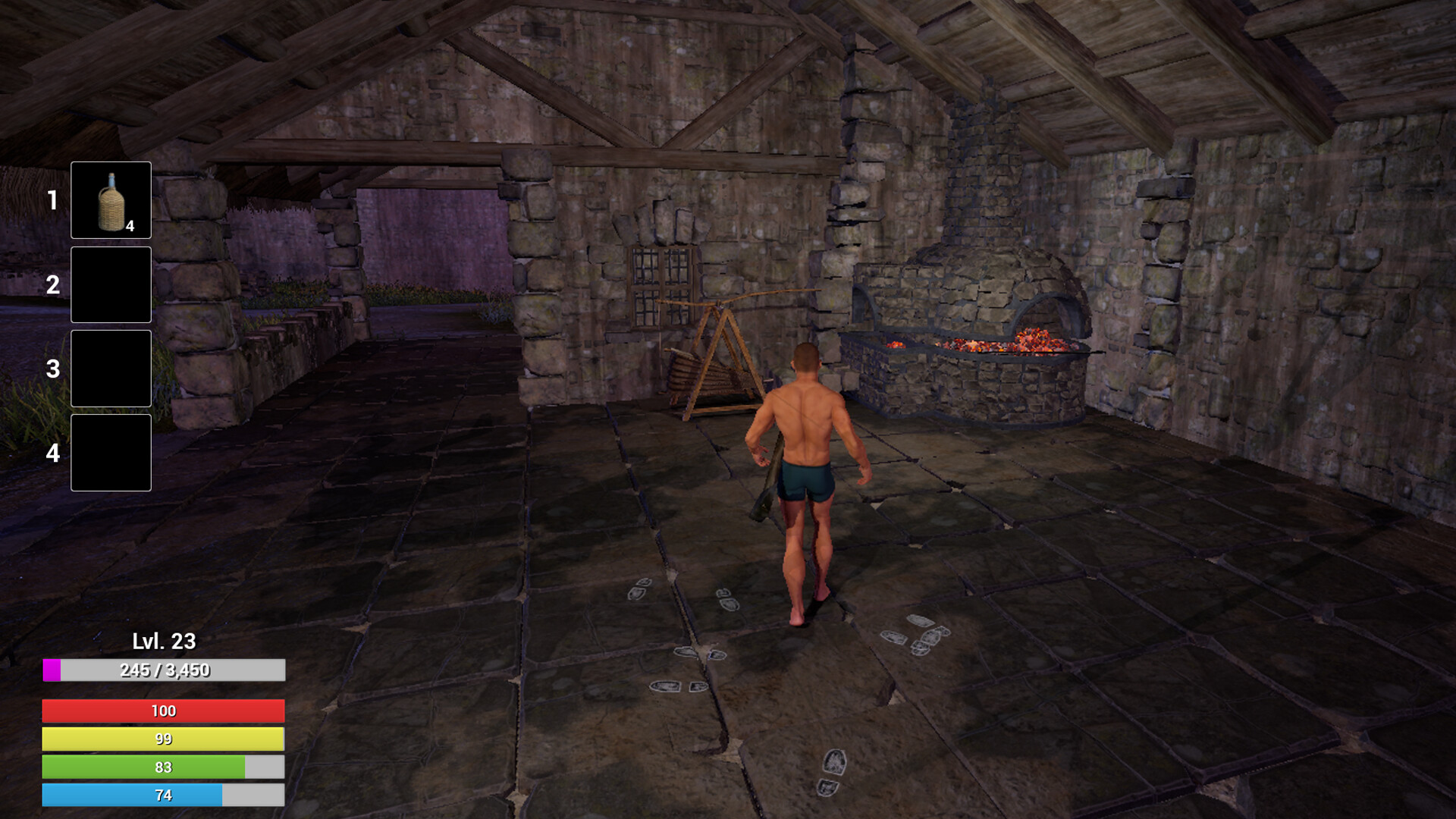The height and width of the screenshot is (819, 1456).
Task: Click the number 1 beside the first hotbar slot
Action: click(52, 199)
